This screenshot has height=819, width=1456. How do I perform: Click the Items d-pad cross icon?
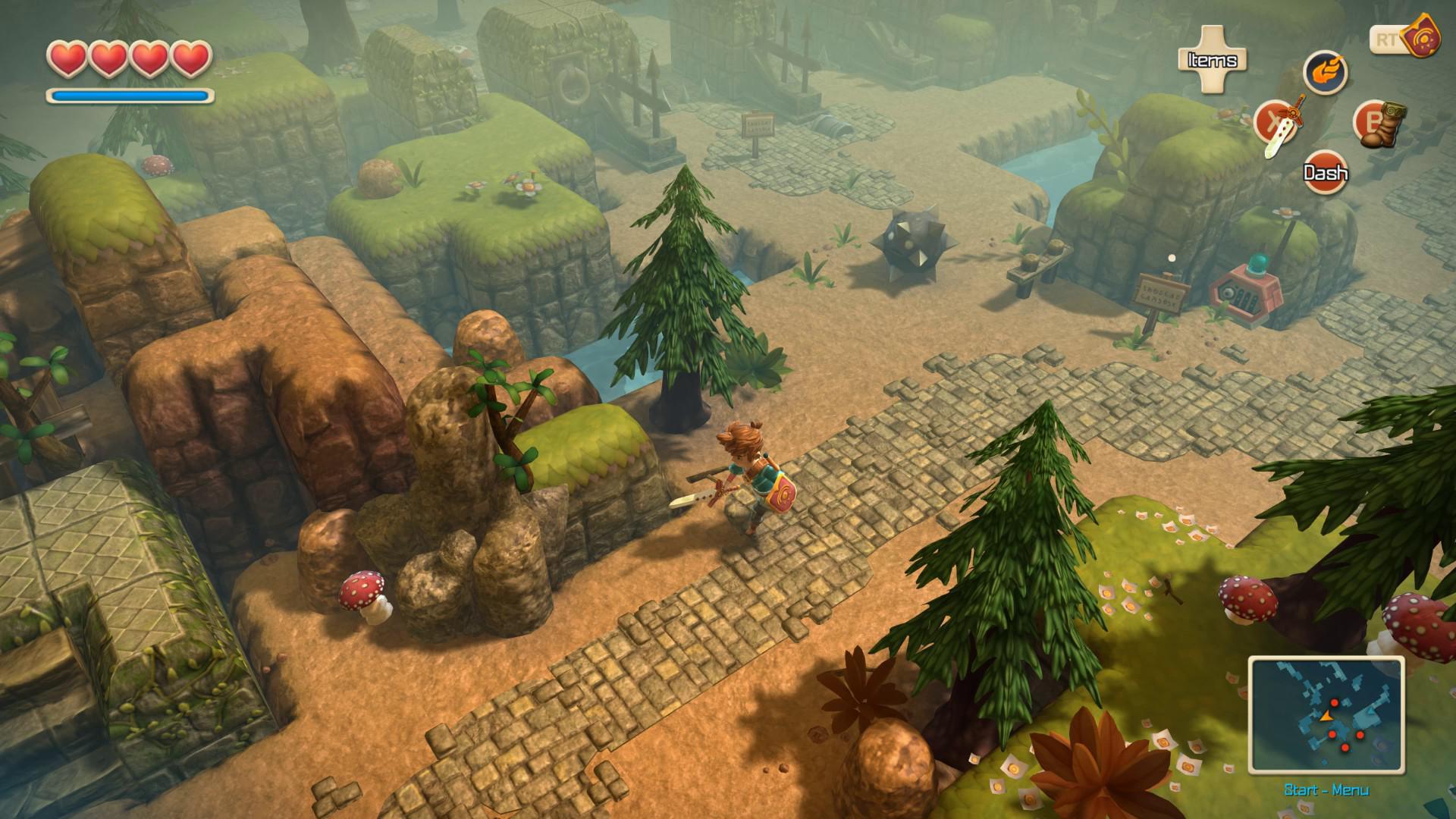point(1213,58)
